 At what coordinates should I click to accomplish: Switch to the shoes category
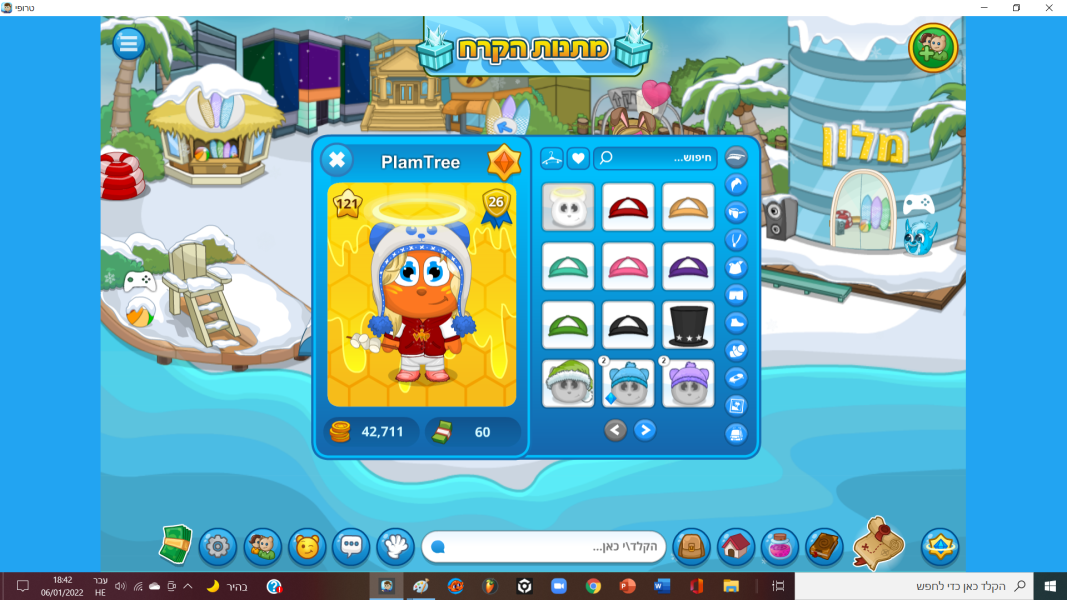tap(736, 322)
